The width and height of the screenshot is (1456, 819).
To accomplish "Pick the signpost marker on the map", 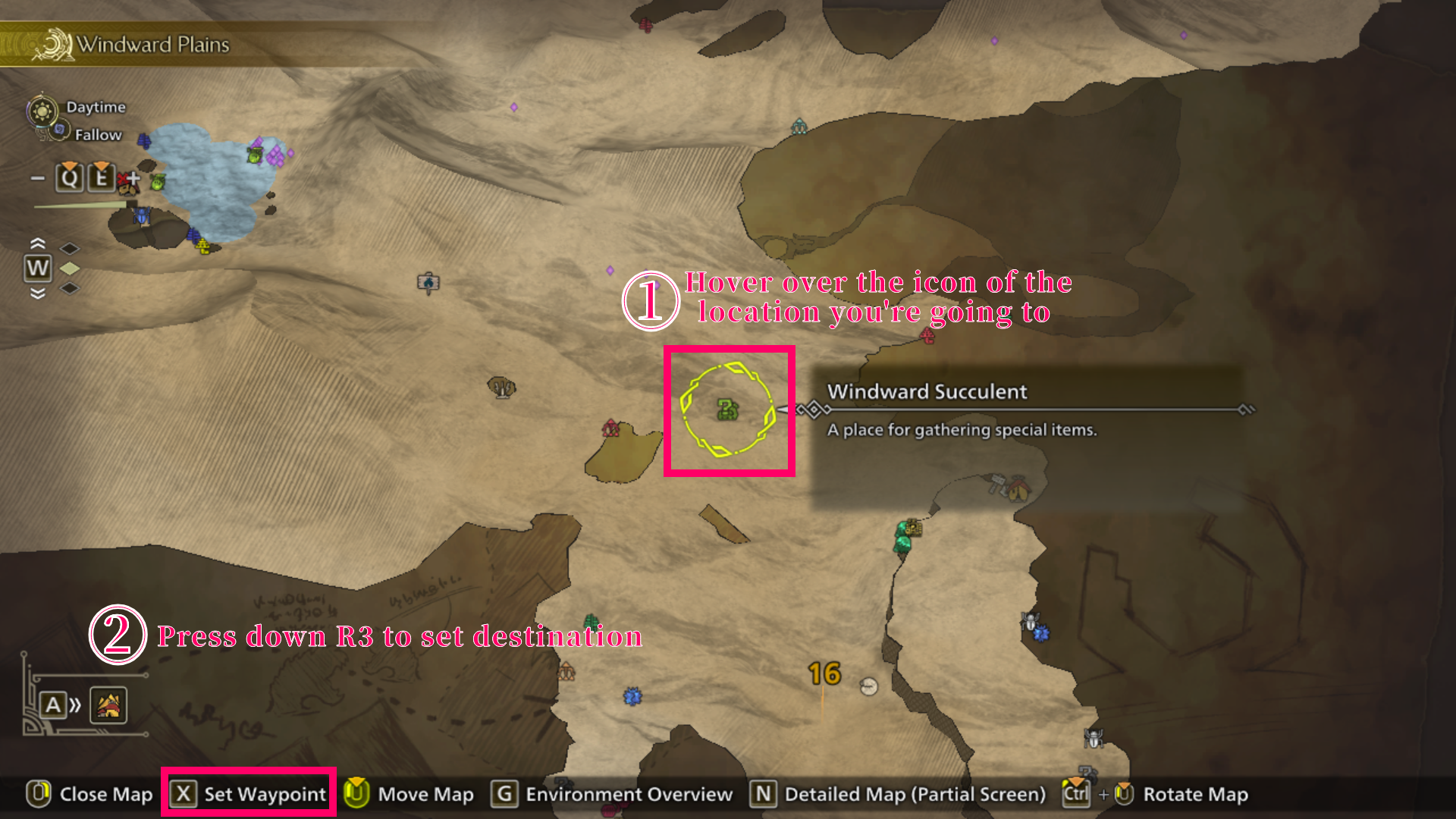I will (428, 283).
